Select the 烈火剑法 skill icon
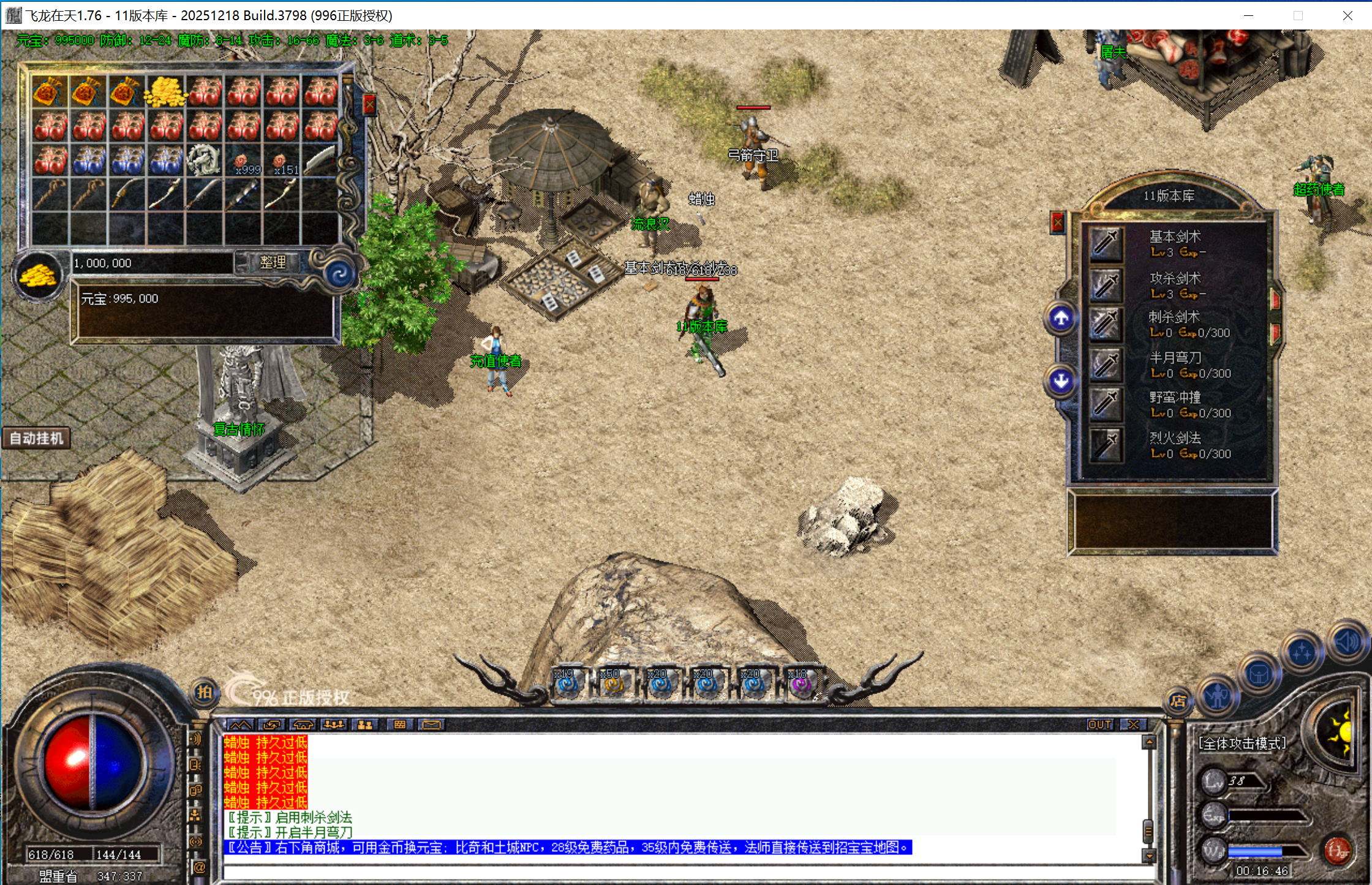The height and width of the screenshot is (885, 1372). (x=1106, y=445)
